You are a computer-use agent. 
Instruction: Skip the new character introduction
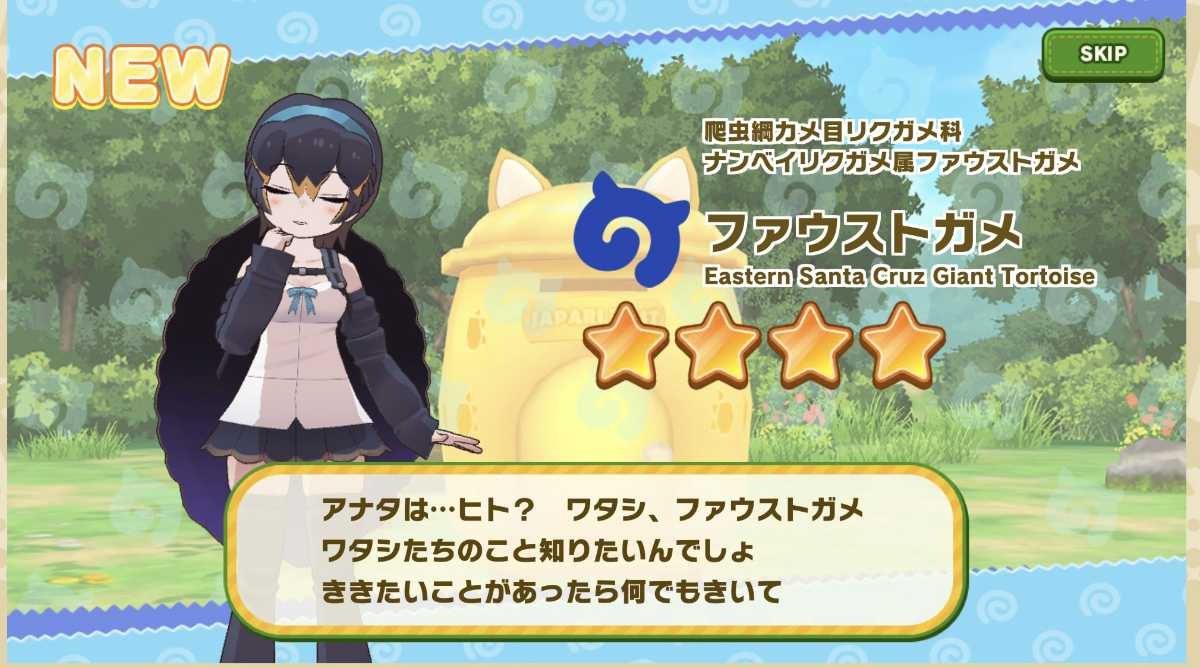(1103, 54)
